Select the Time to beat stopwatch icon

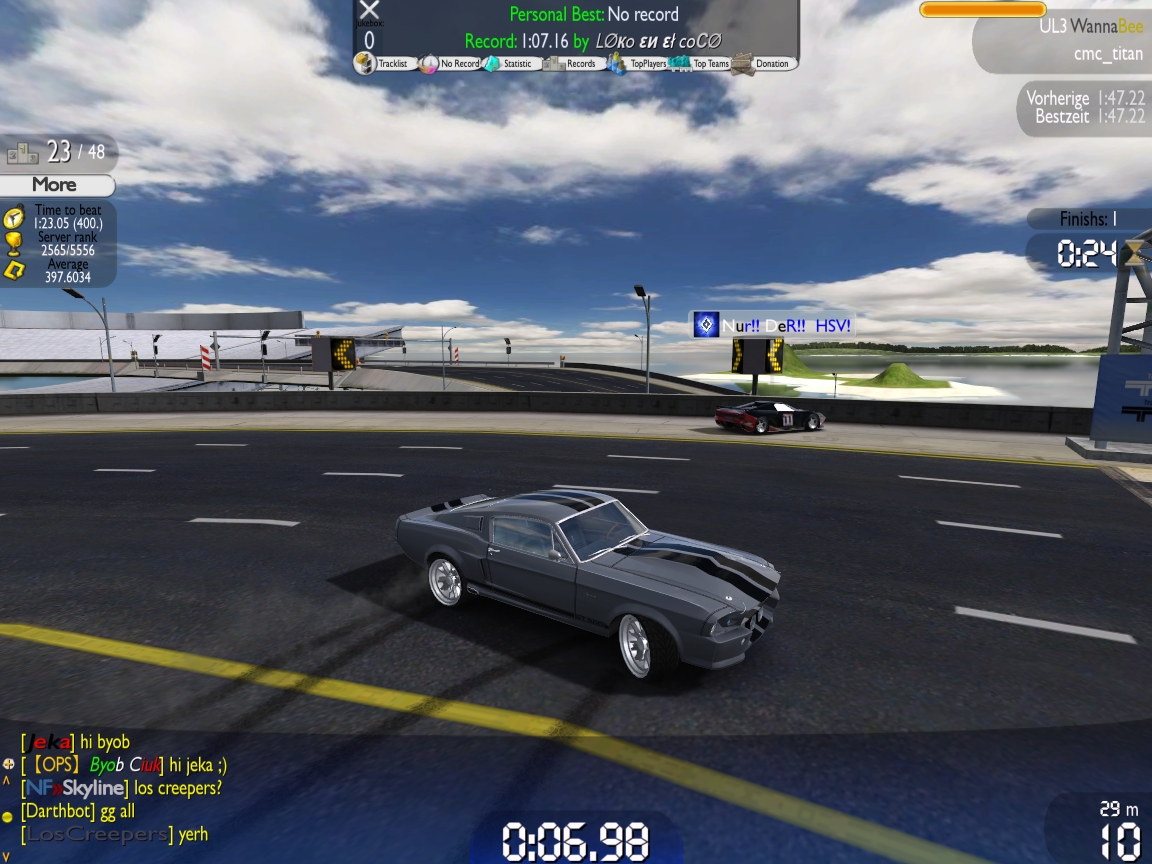click(14, 216)
